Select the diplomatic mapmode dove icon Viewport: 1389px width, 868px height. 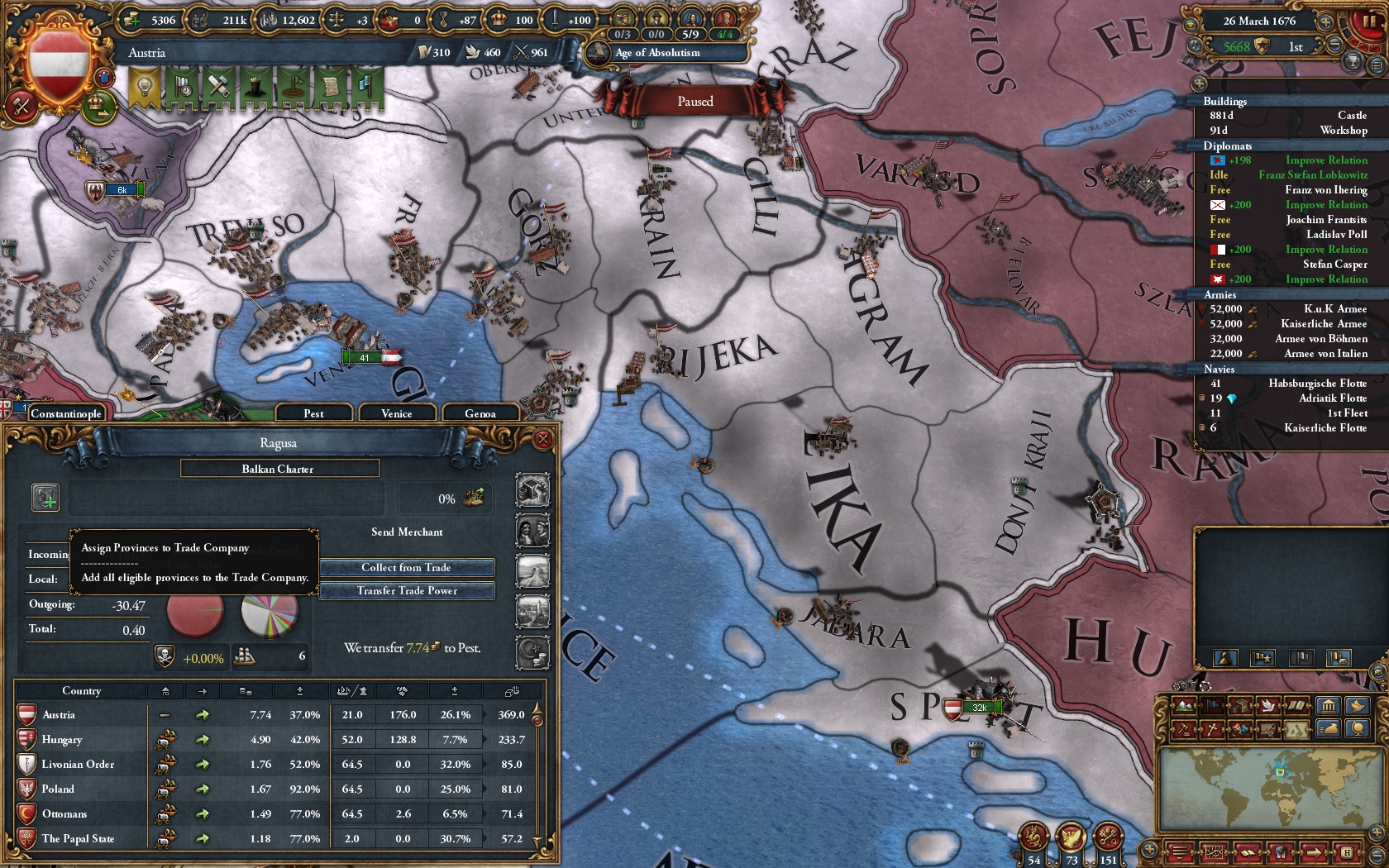[1269, 707]
